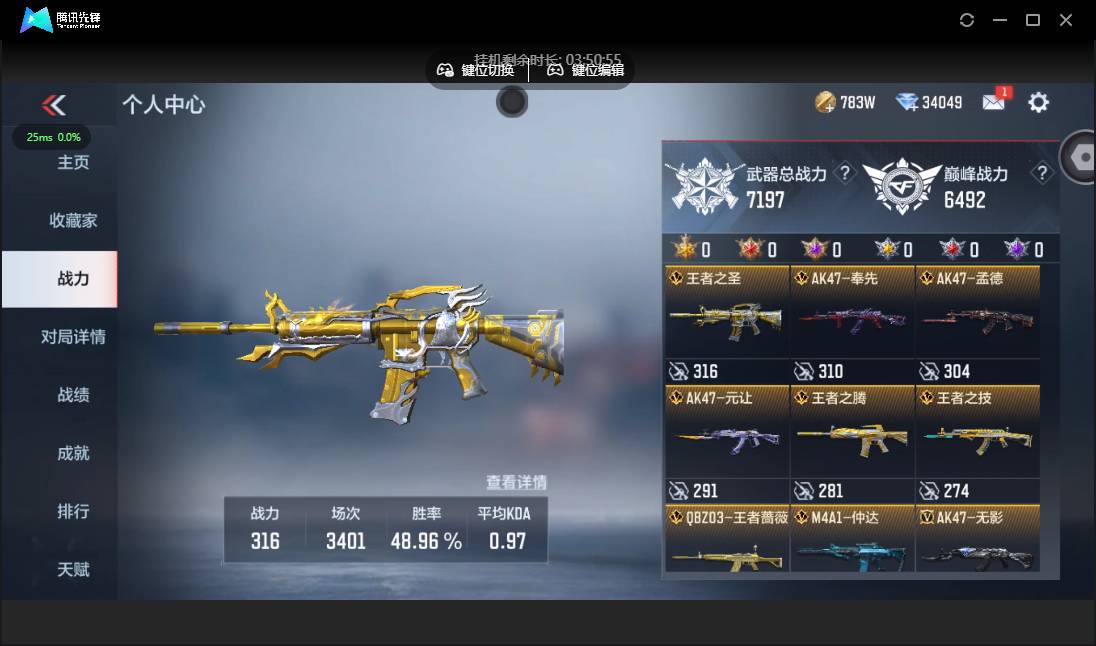Click 查看详情 for the weapon
Viewport: 1096px width, 646px height.
tap(516, 482)
